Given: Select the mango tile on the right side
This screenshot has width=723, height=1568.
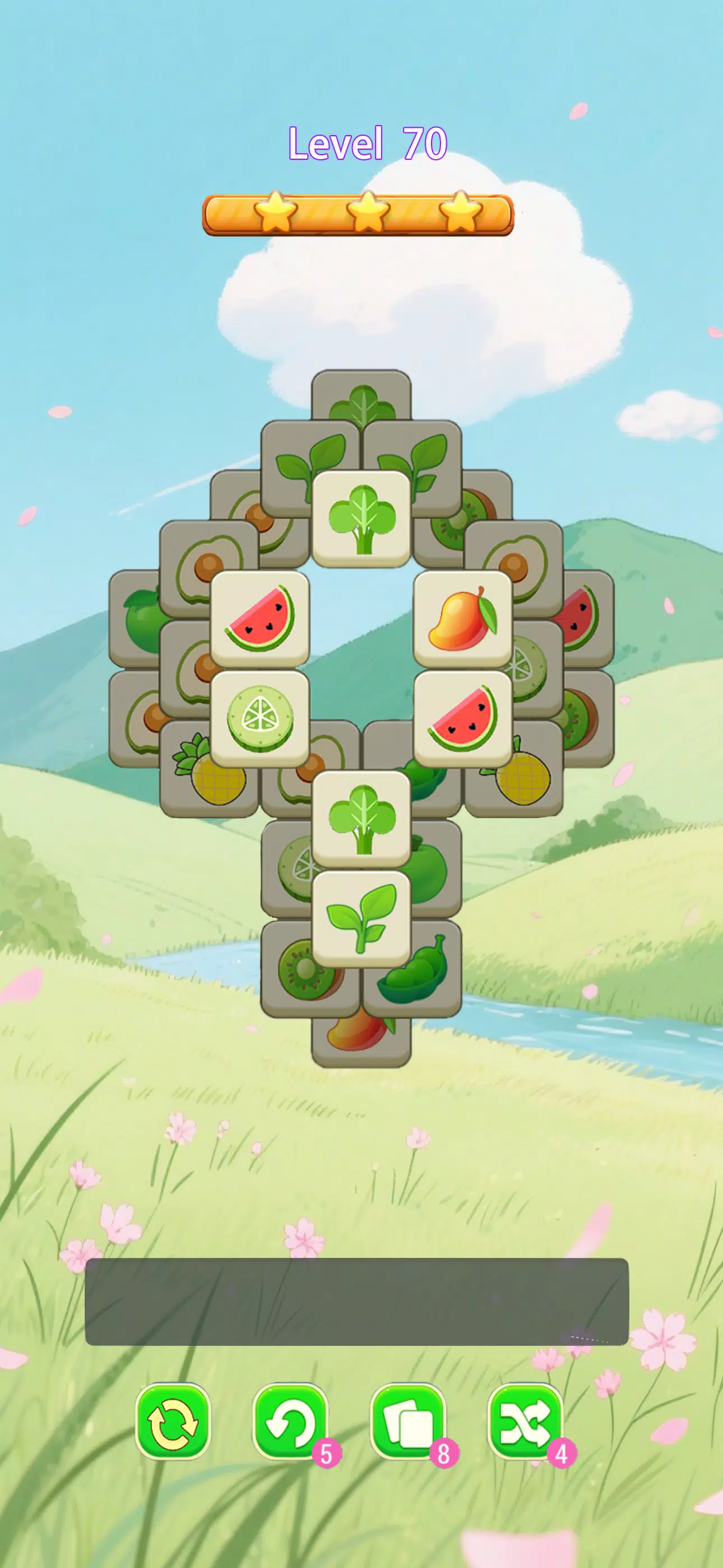Looking at the screenshot, I should (464, 621).
